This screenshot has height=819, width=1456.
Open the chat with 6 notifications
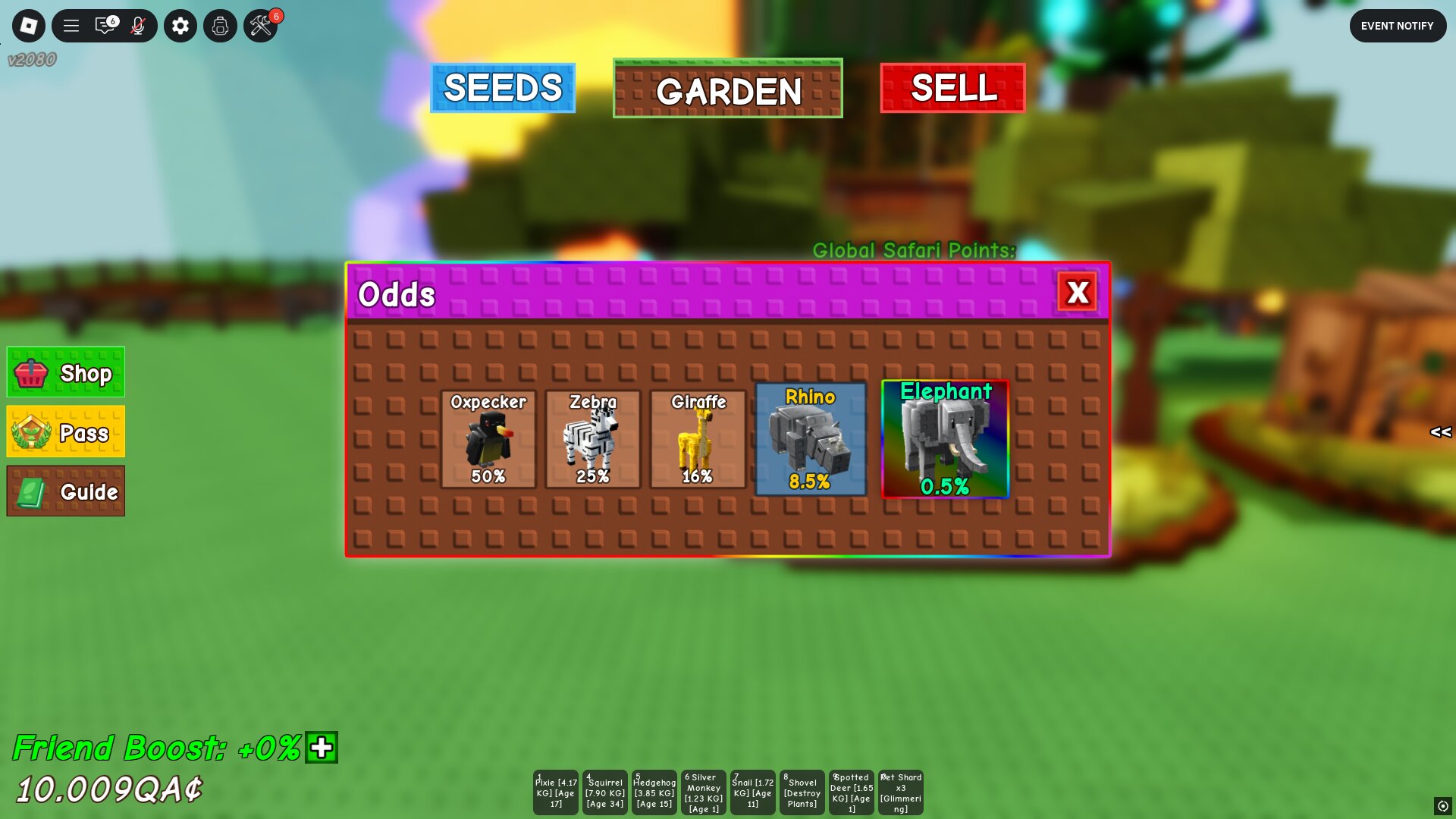(106, 25)
